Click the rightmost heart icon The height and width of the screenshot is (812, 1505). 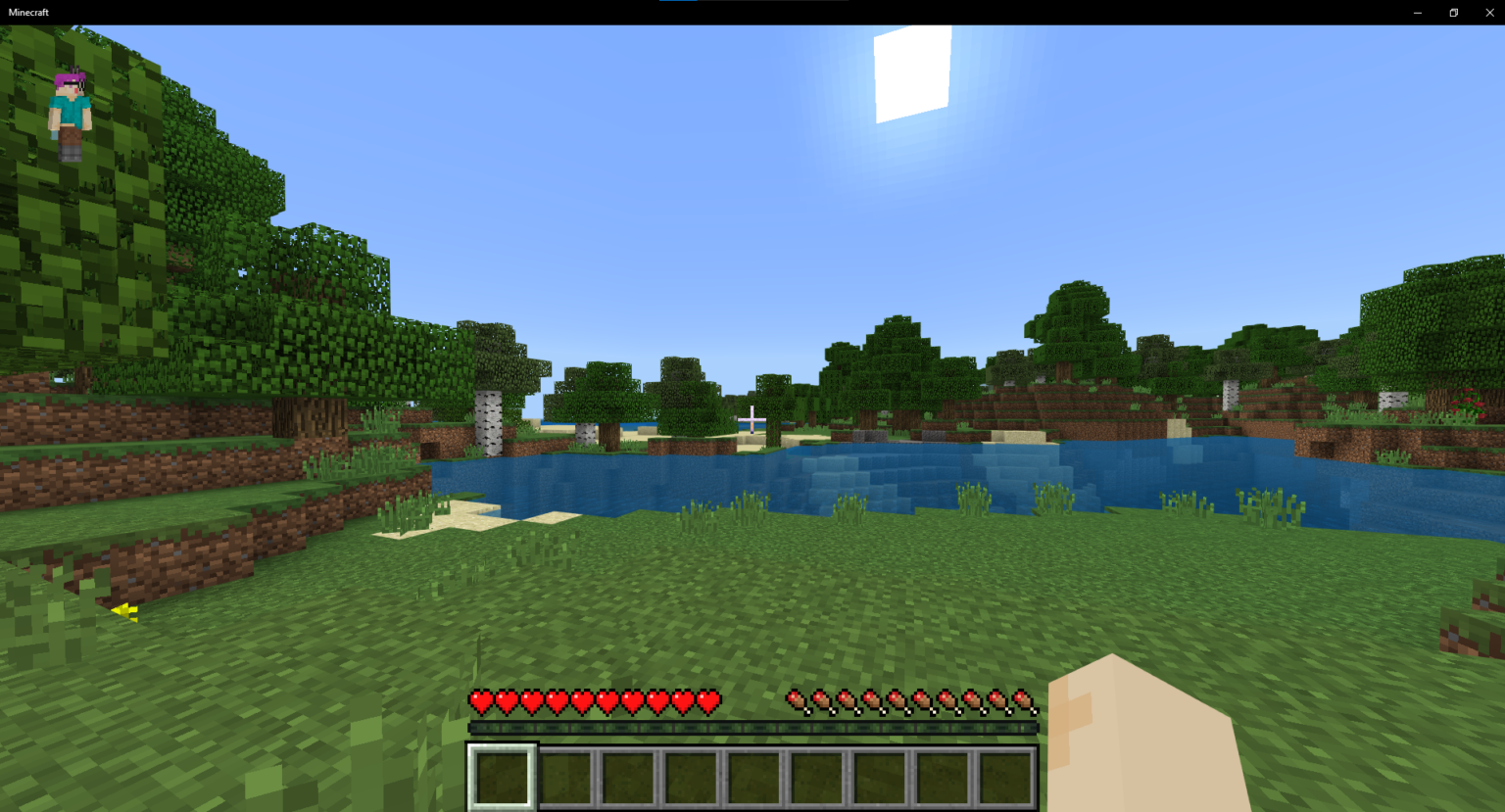point(709,701)
